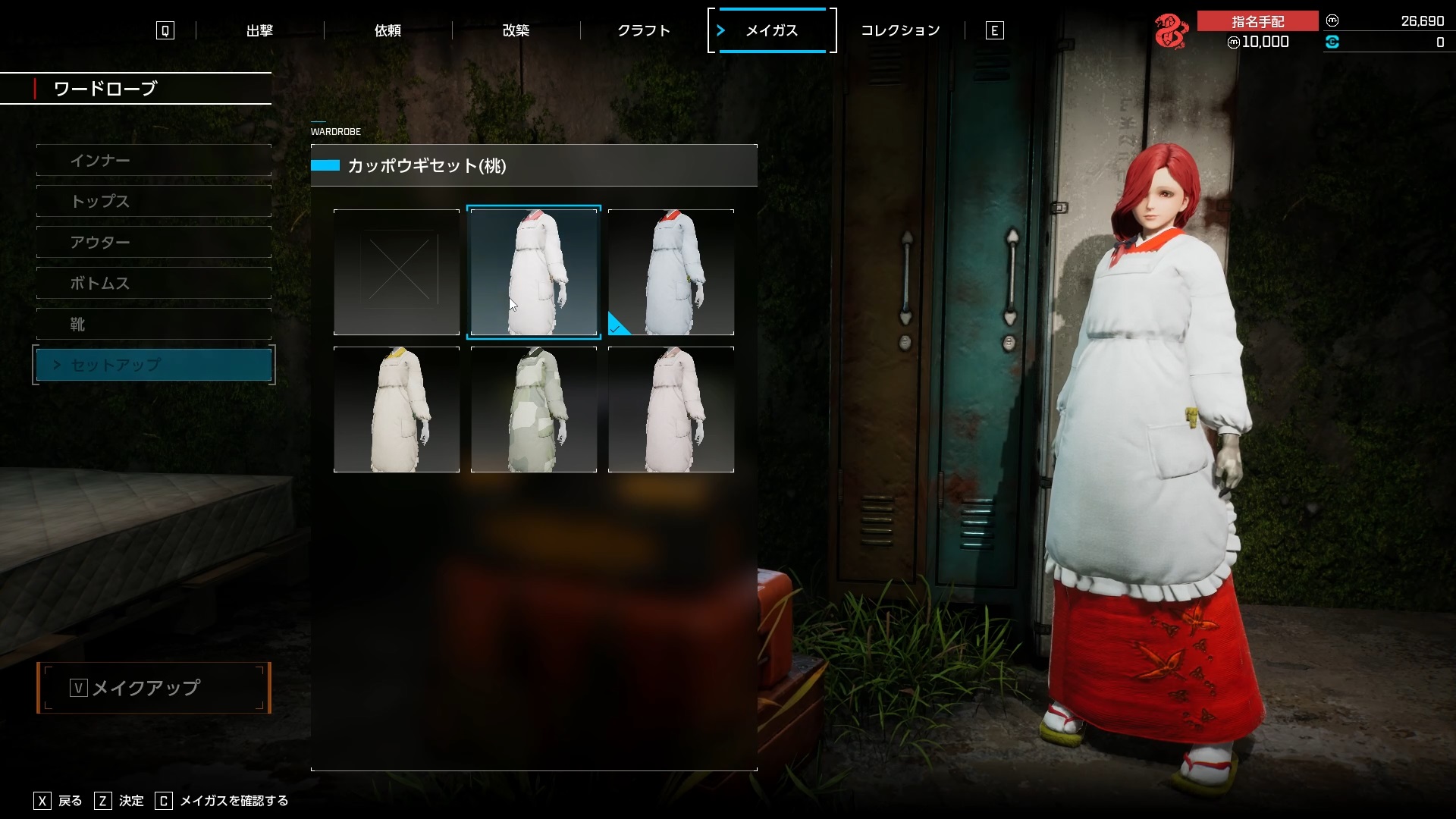Open the メイクアップ menu

154,688
